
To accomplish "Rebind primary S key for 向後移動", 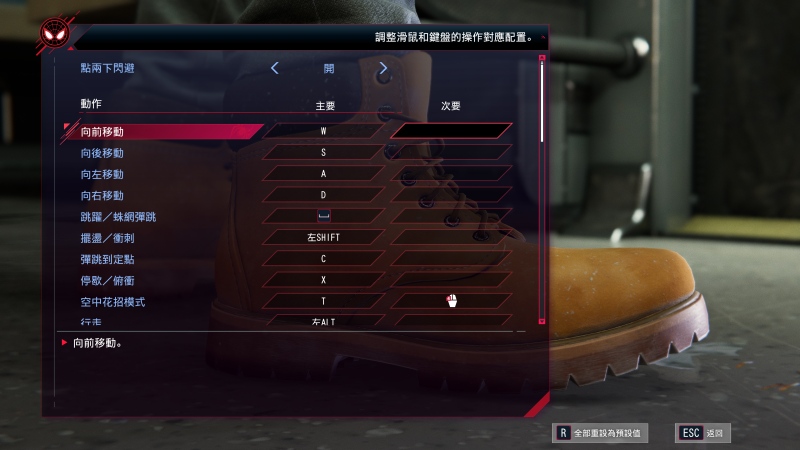I will 324,152.
